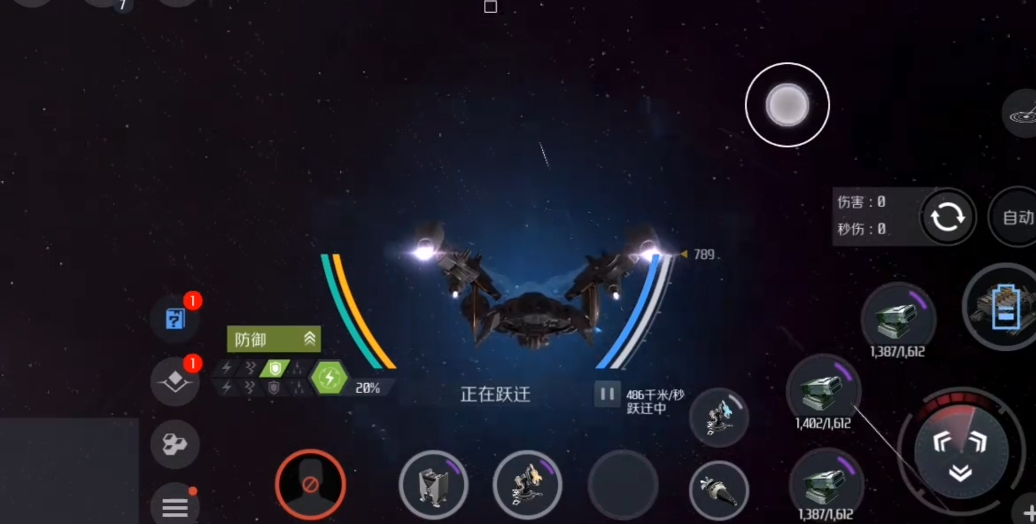Fire the turret showing 1,402/1,612 ammo

point(823,390)
